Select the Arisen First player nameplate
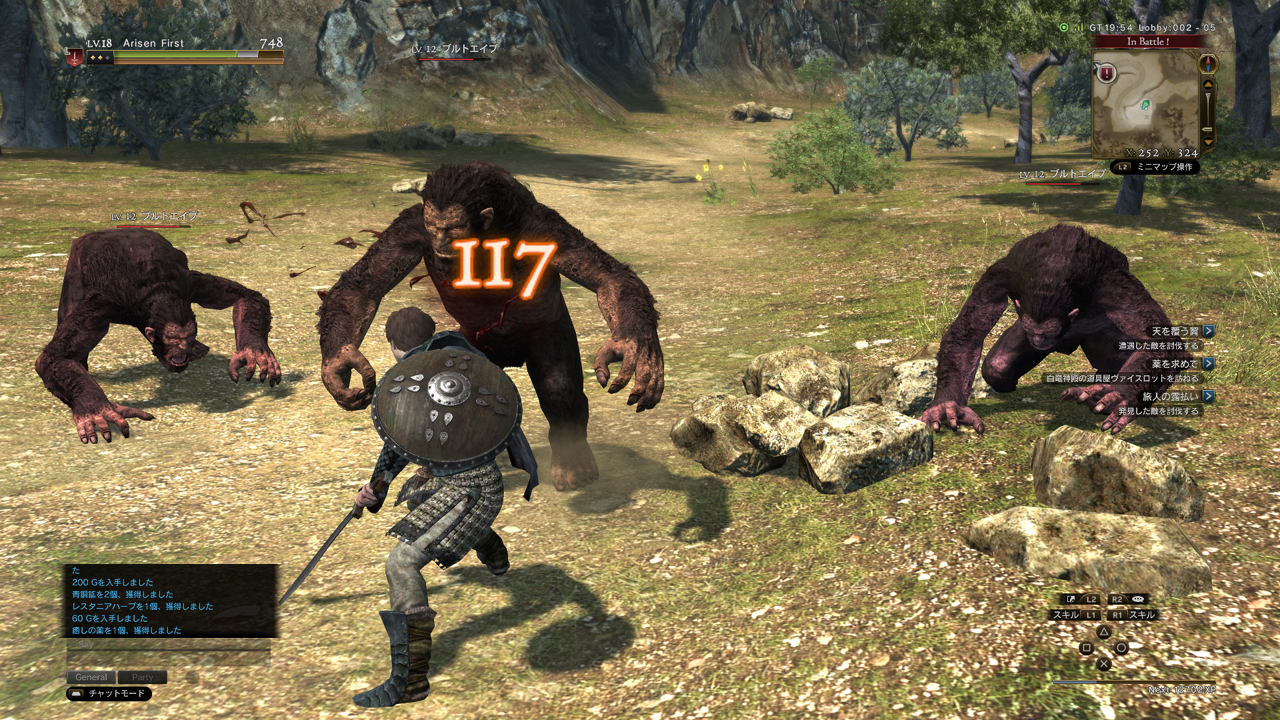The width and height of the screenshot is (1280, 720). [153, 44]
